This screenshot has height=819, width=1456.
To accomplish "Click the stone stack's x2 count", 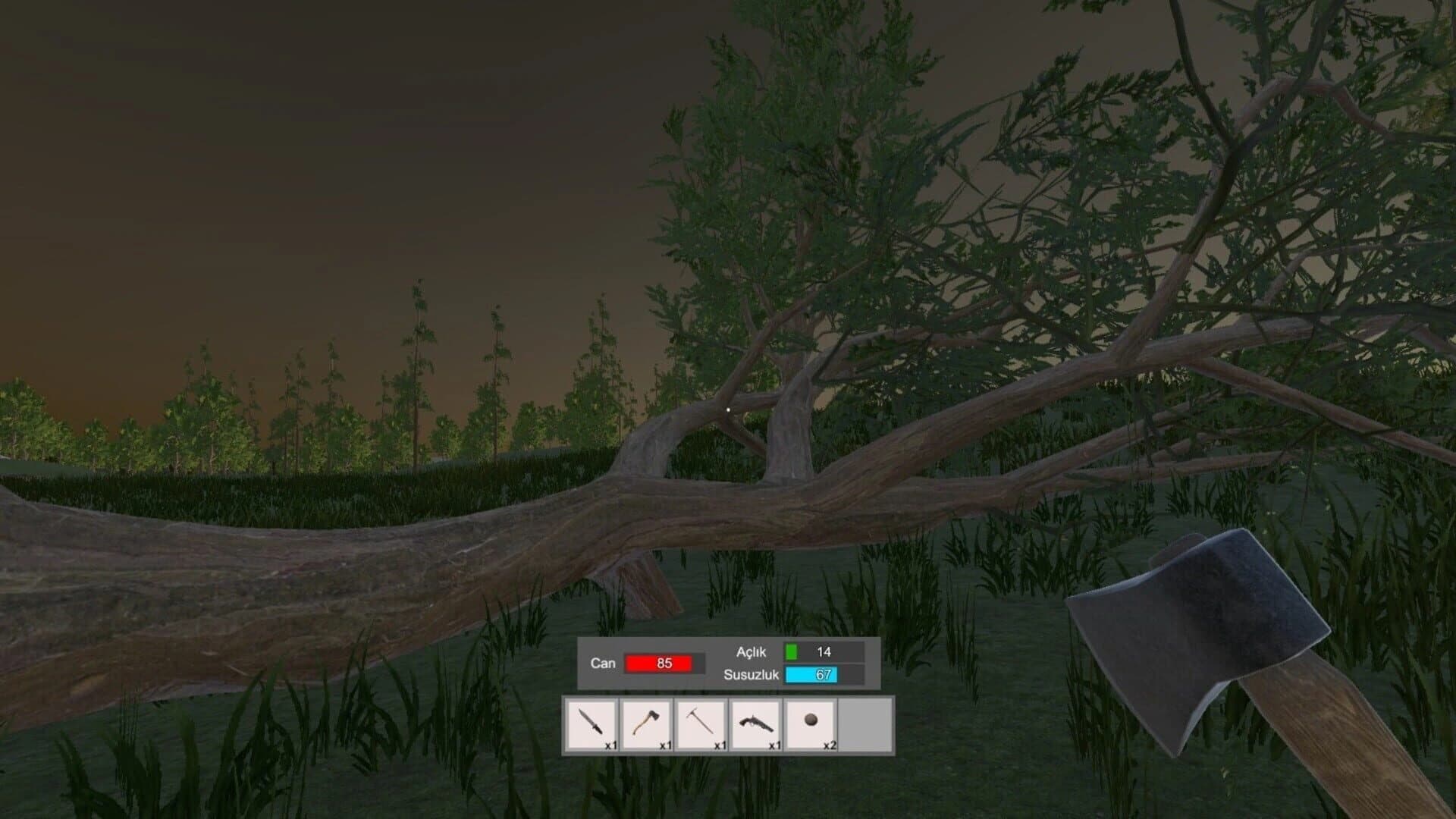I will click(828, 746).
